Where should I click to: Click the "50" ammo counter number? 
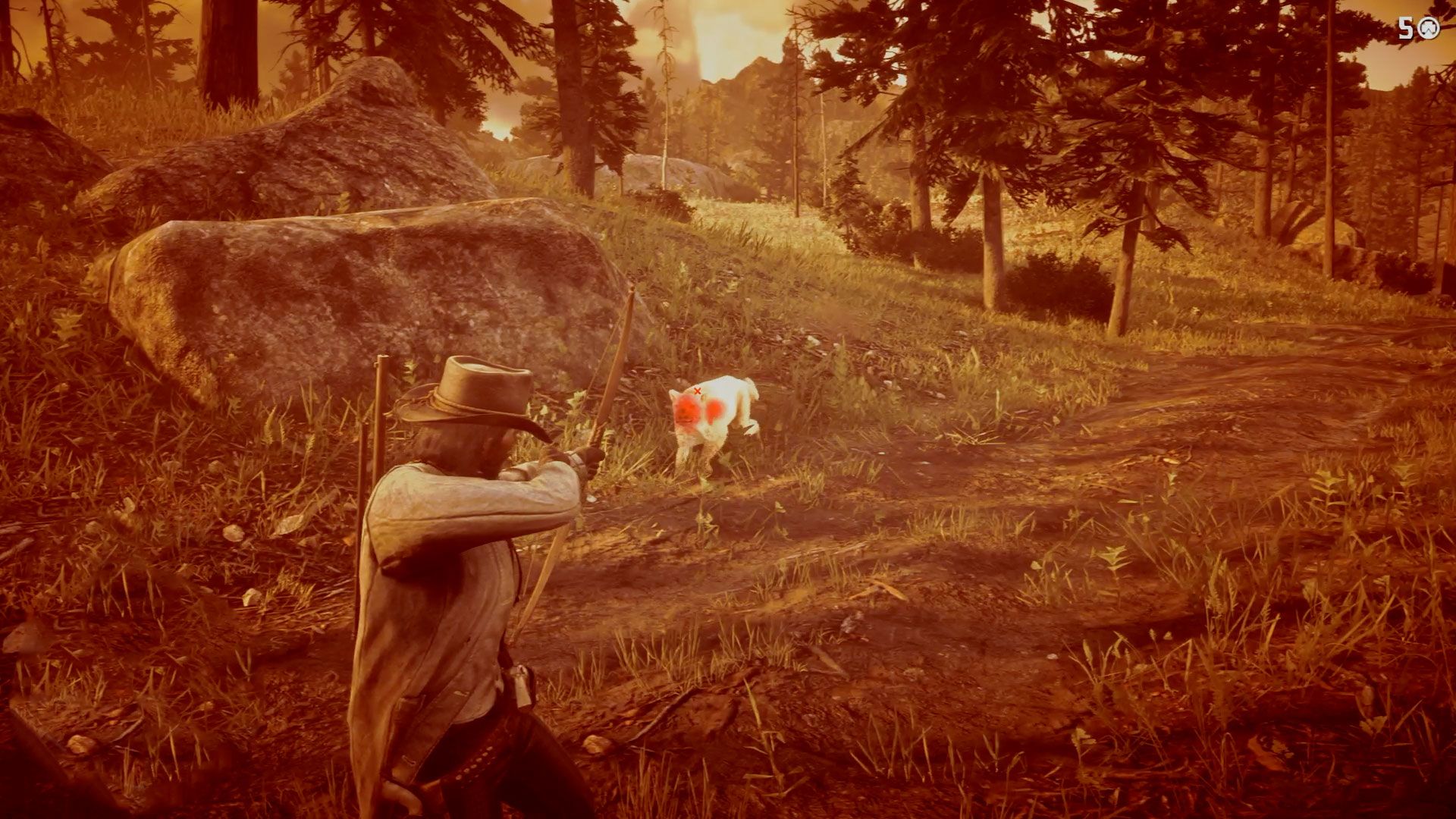tap(1406, 28)
